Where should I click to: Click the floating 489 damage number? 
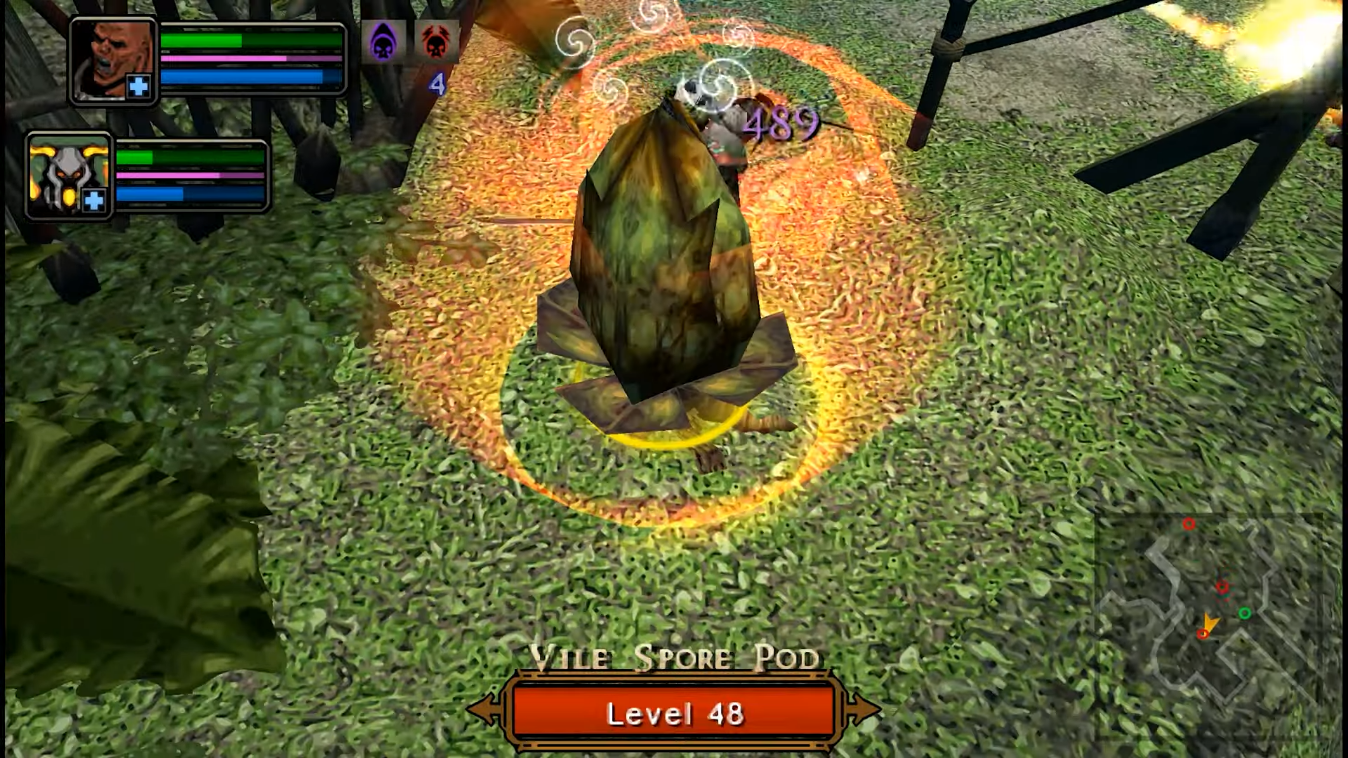pyautogui.click(x=779, y=123)
